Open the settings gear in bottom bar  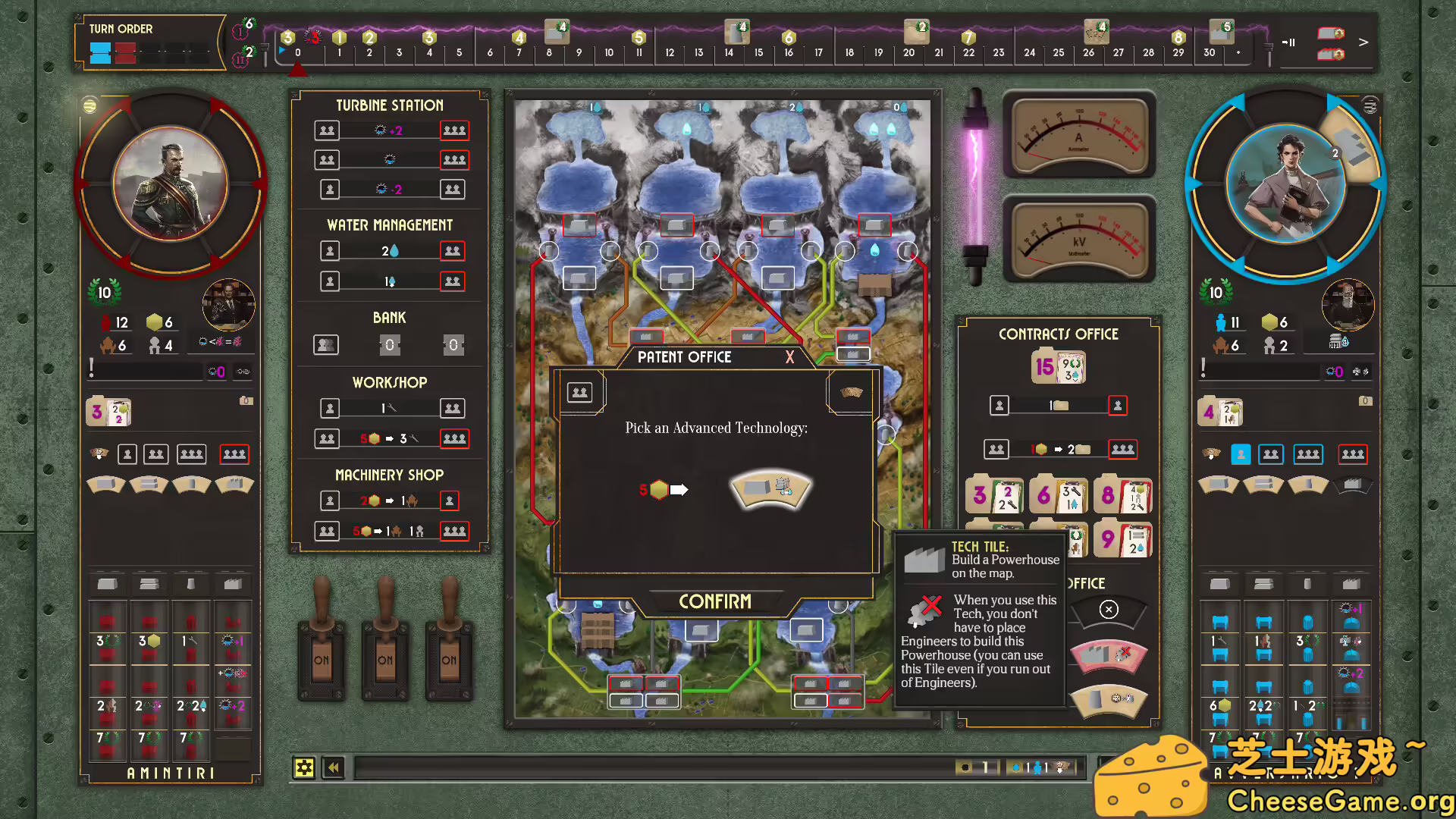[305, 767]
